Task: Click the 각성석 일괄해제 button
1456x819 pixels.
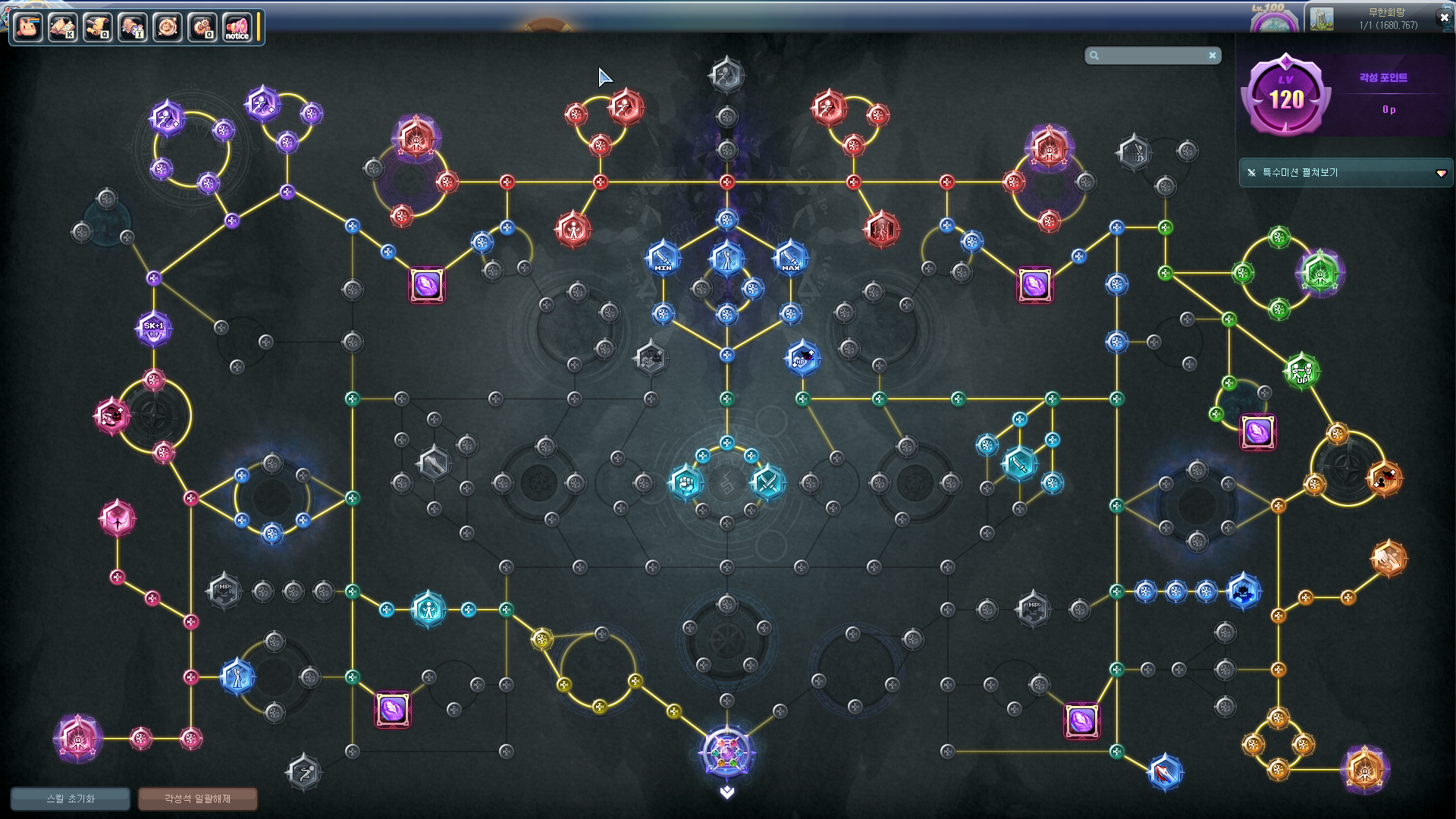Action: point(197,799)
